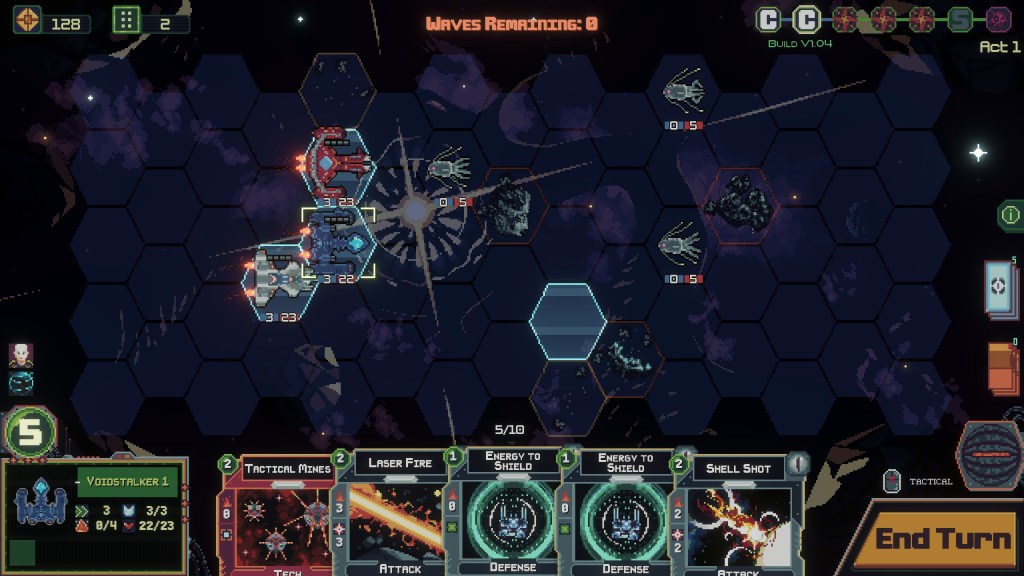Viewport: 1024px width, 576px height.
Task: Click the Voidstalker 1 name panel
Action: (x=124, y=482)
